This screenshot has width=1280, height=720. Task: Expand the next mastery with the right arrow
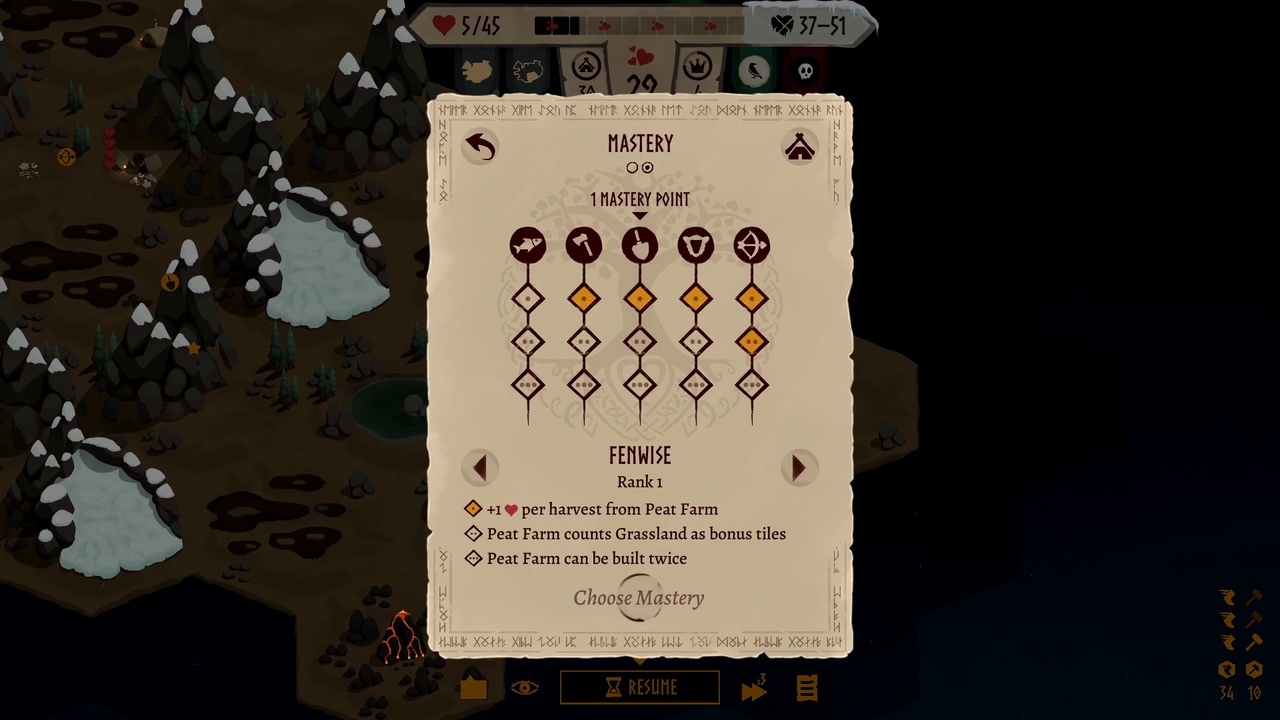798,467
